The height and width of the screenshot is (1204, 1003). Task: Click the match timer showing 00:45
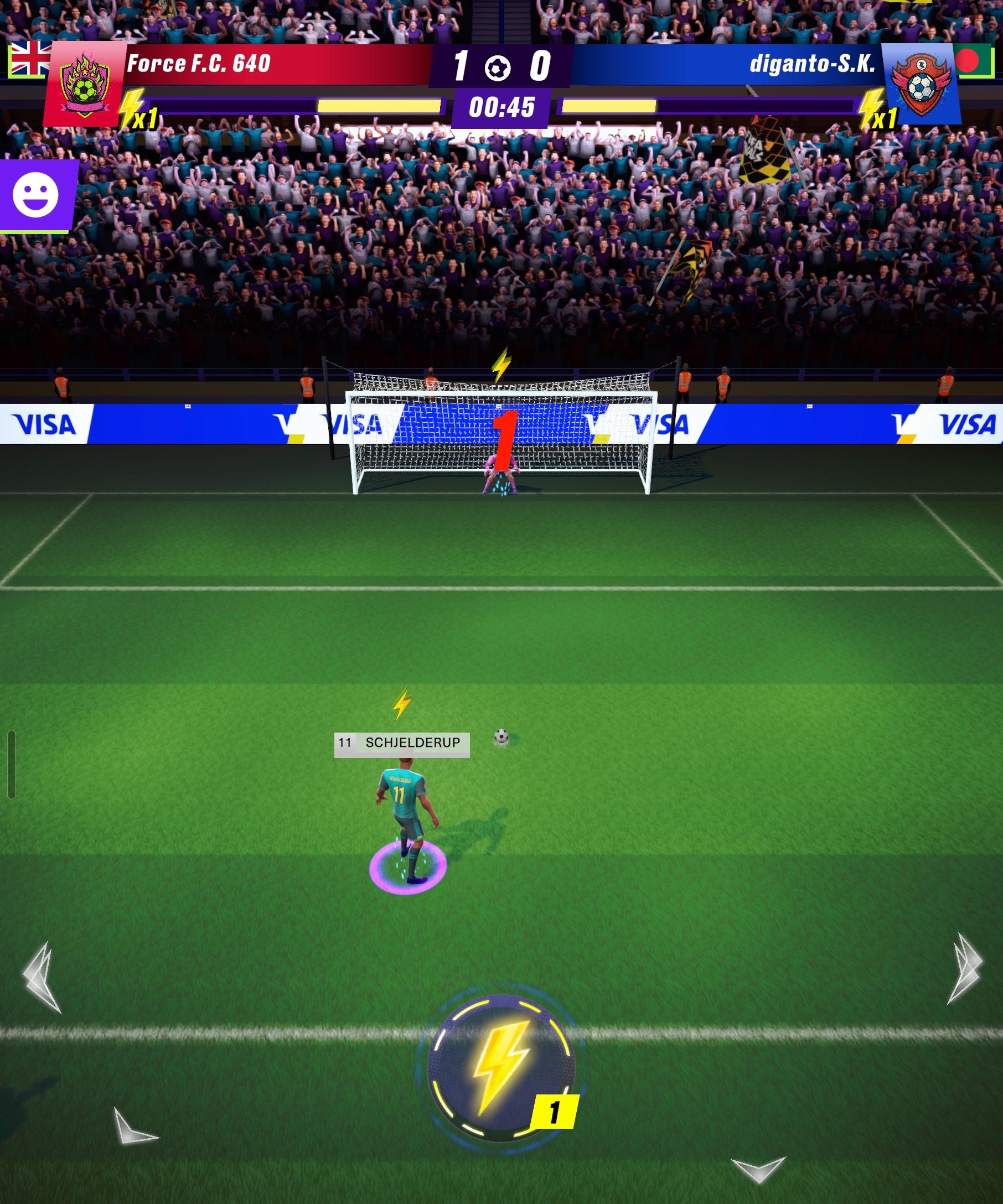pyautogui.click(x=500, y=106)
